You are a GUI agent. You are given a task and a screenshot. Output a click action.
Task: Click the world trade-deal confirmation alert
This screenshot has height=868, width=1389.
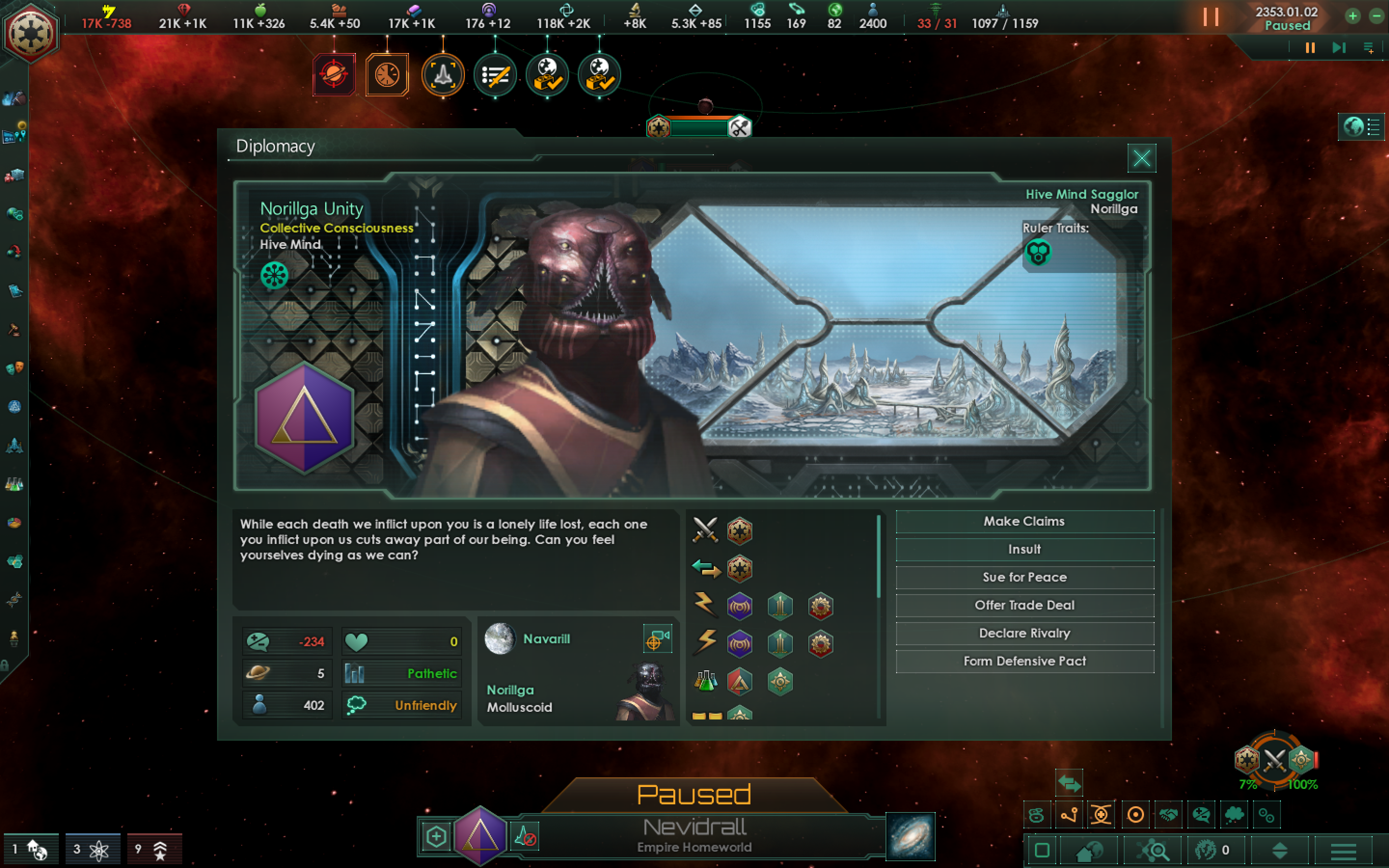(x=546, y=75)
